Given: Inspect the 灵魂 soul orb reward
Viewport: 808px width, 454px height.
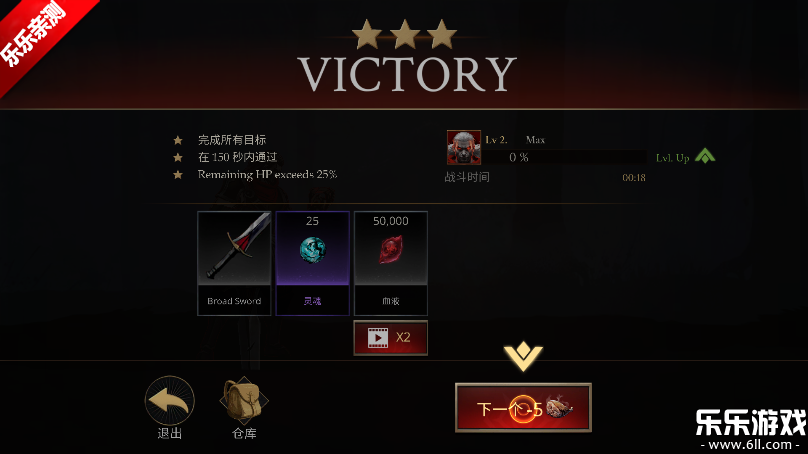Looking at the screenshot, I should click(x=312, y=262).
